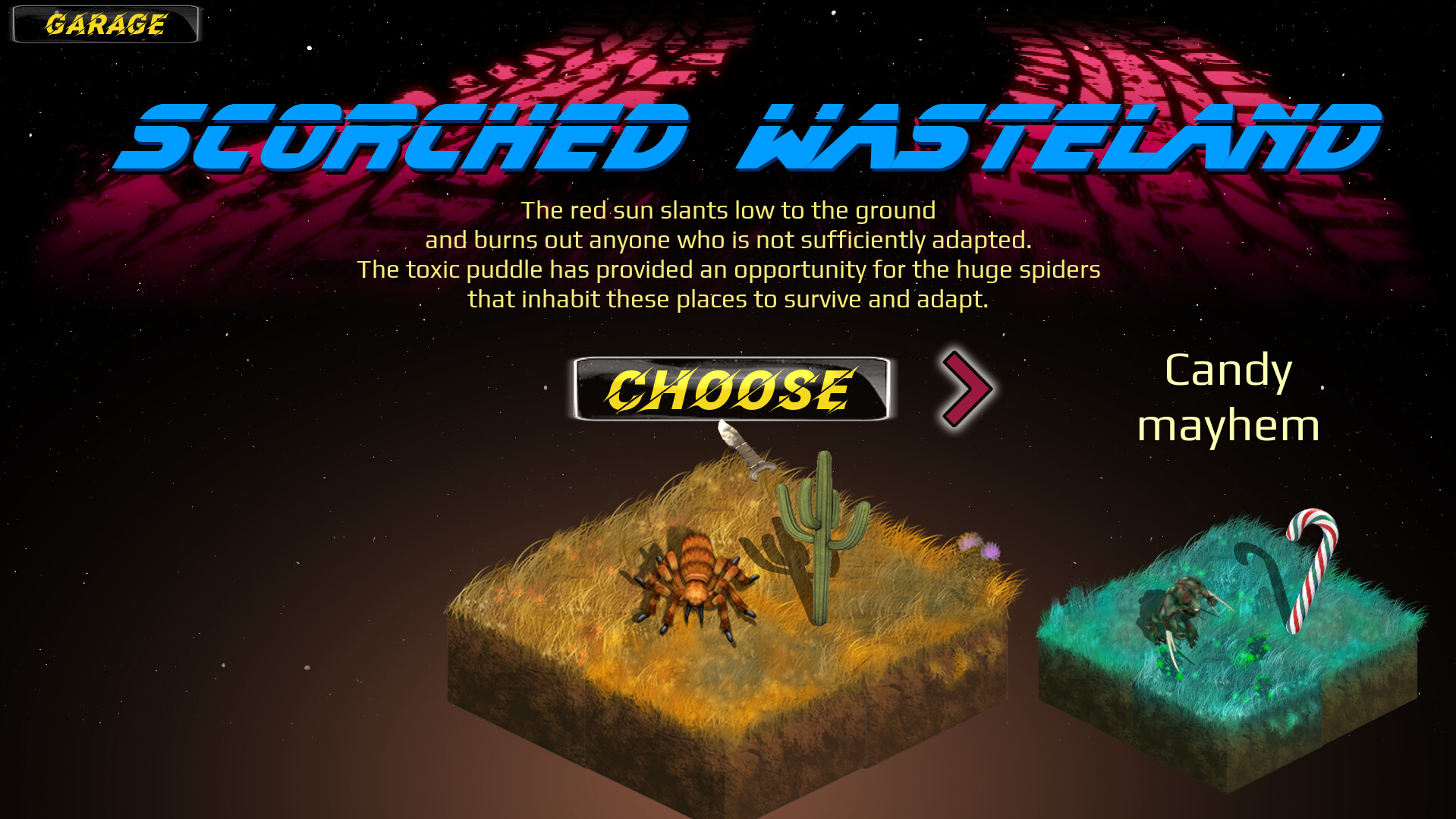
Task: Click the word CHOOSE inside the selection bar
Action: pos(731,389)
